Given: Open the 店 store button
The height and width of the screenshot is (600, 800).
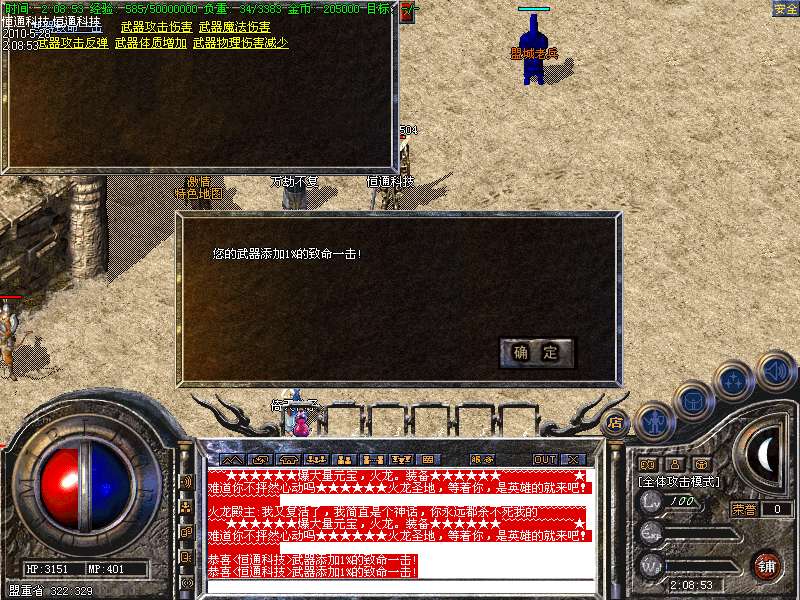Looking at the screenshot, I should tap(616, 422).
